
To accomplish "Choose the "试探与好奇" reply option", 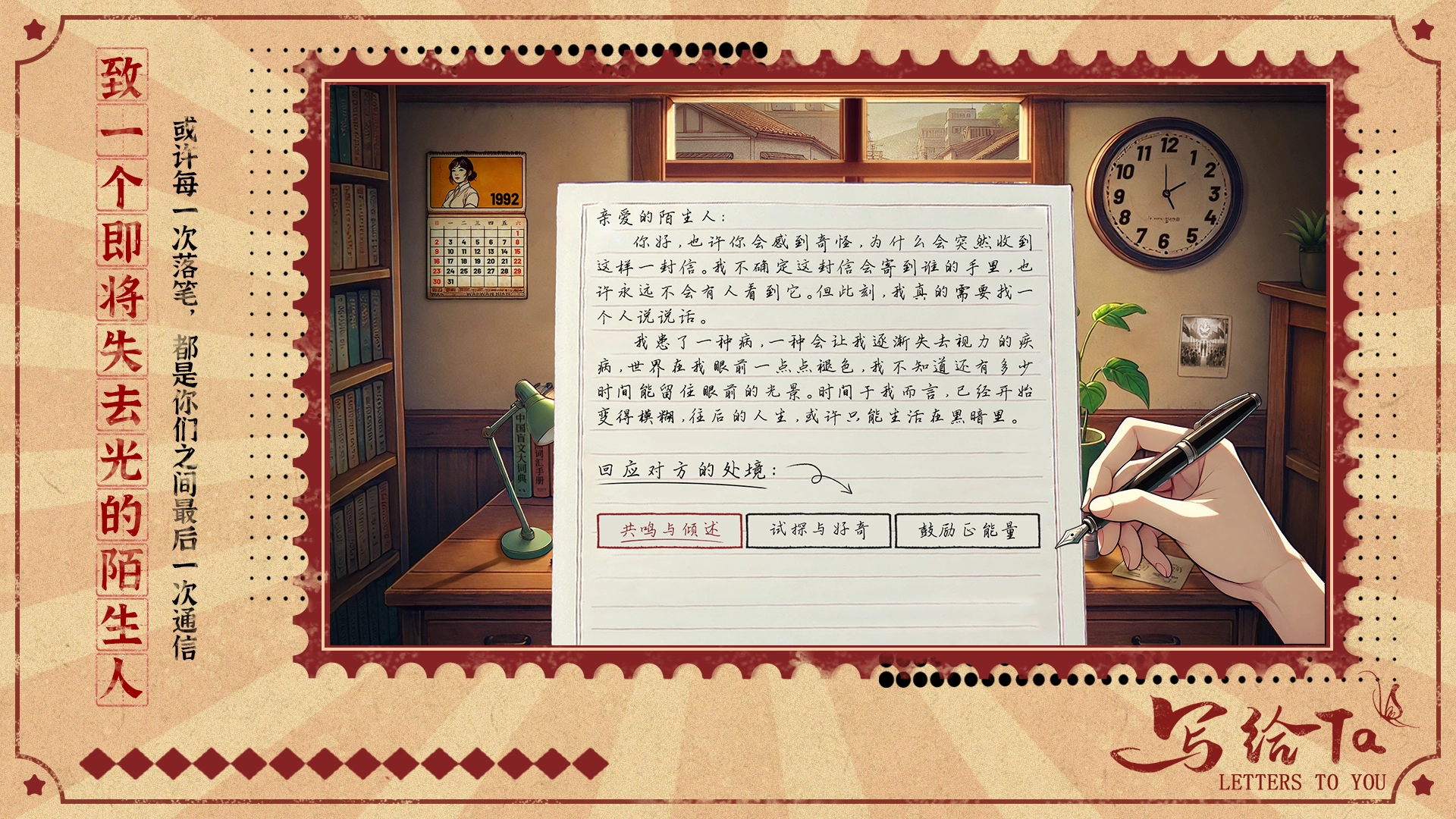I will pyautogui.click(x=817, y=532).
